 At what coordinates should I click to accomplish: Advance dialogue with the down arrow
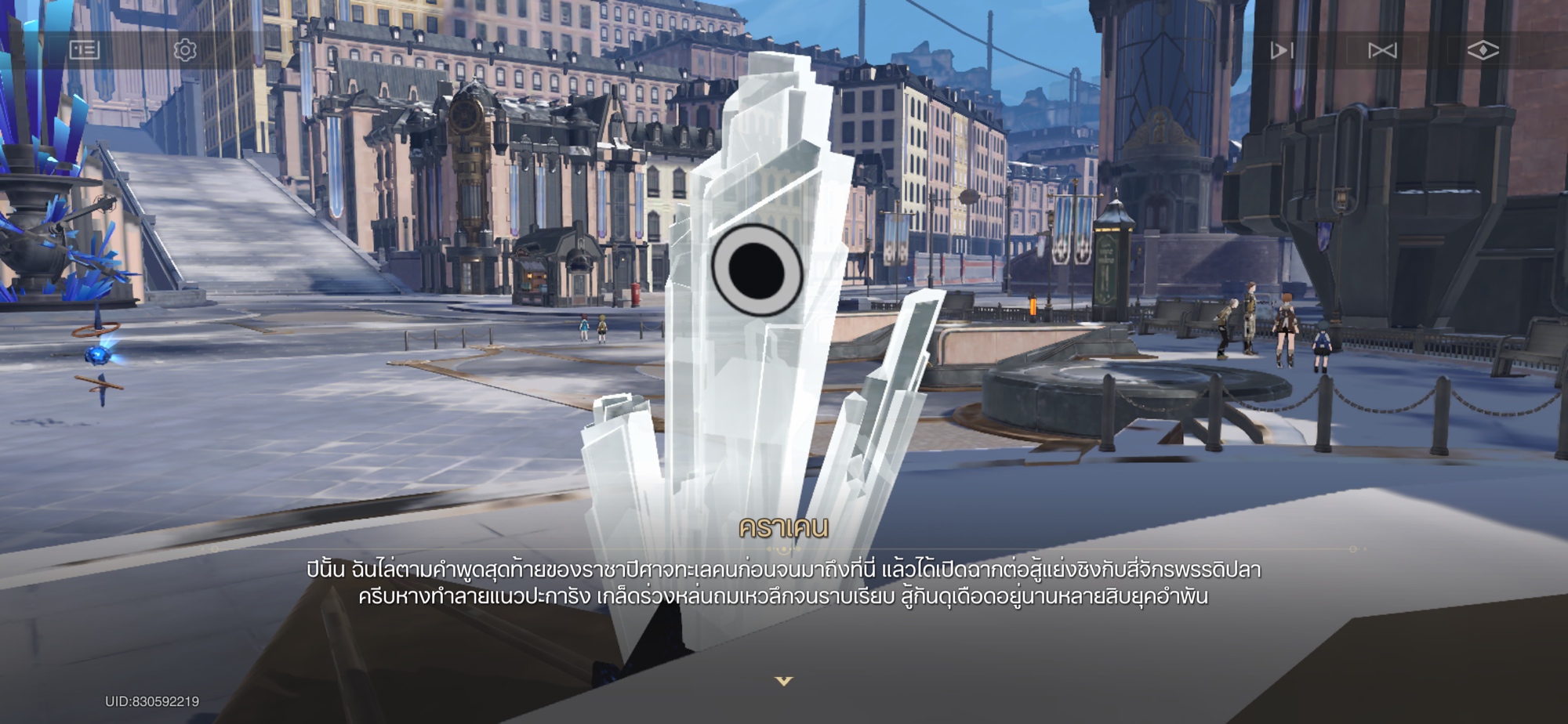784,682
